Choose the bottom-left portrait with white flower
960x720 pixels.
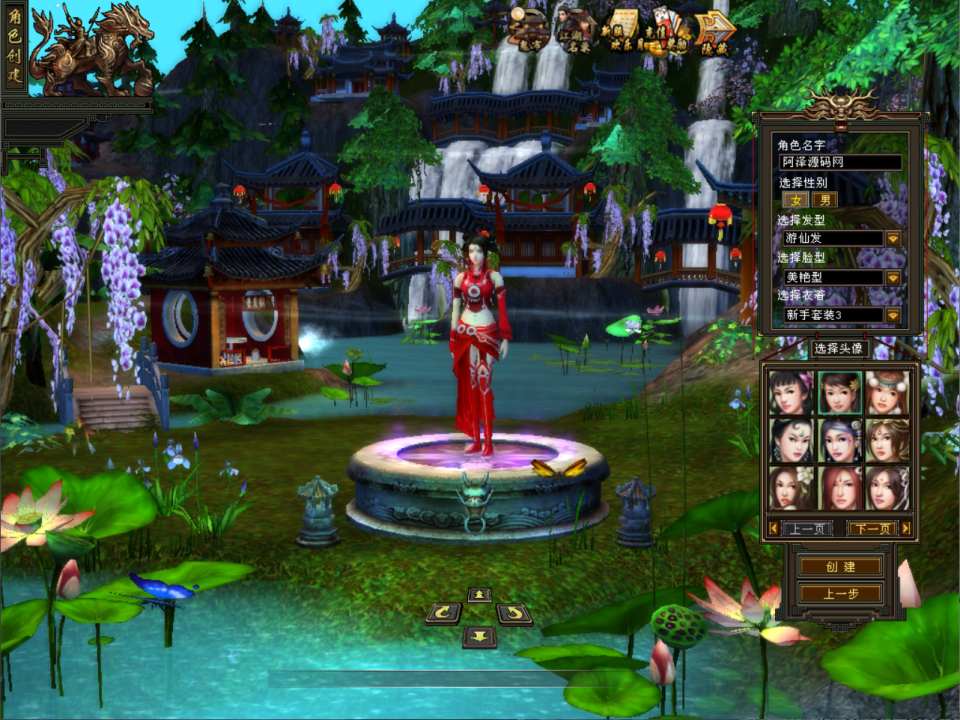click(790, 488)
